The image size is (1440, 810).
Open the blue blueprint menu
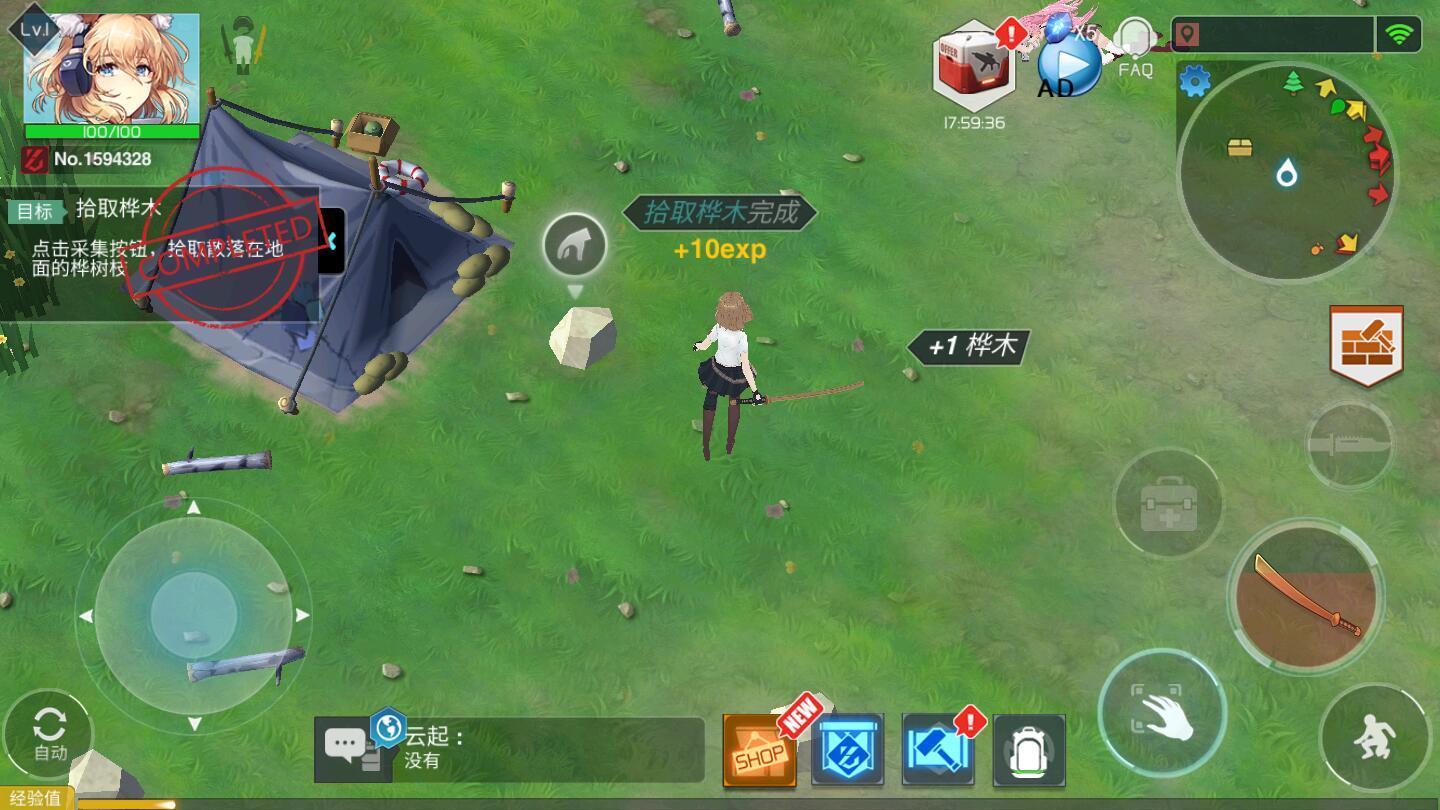(847, 750)
